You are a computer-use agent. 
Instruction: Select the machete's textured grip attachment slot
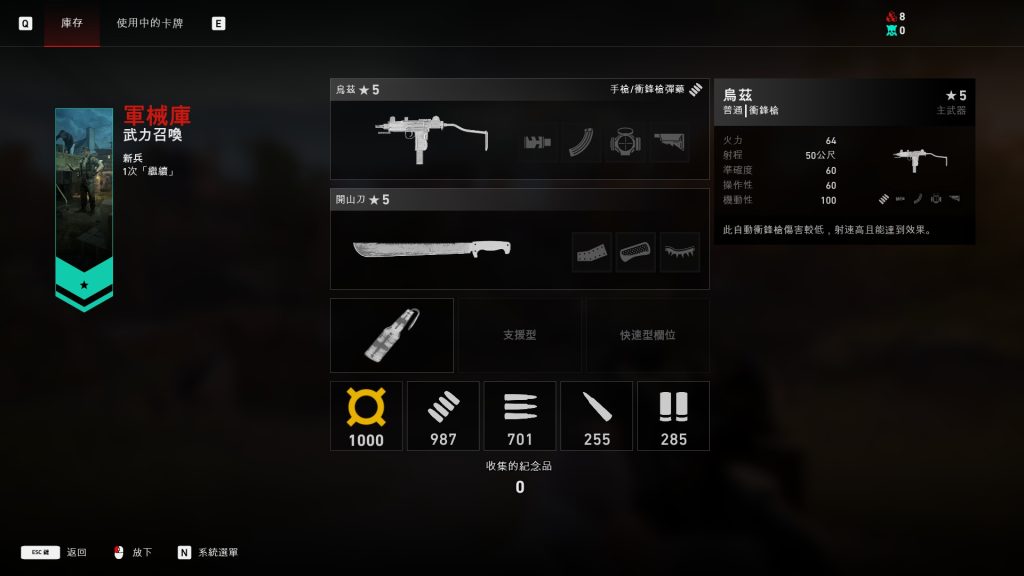tap(636, 252)
